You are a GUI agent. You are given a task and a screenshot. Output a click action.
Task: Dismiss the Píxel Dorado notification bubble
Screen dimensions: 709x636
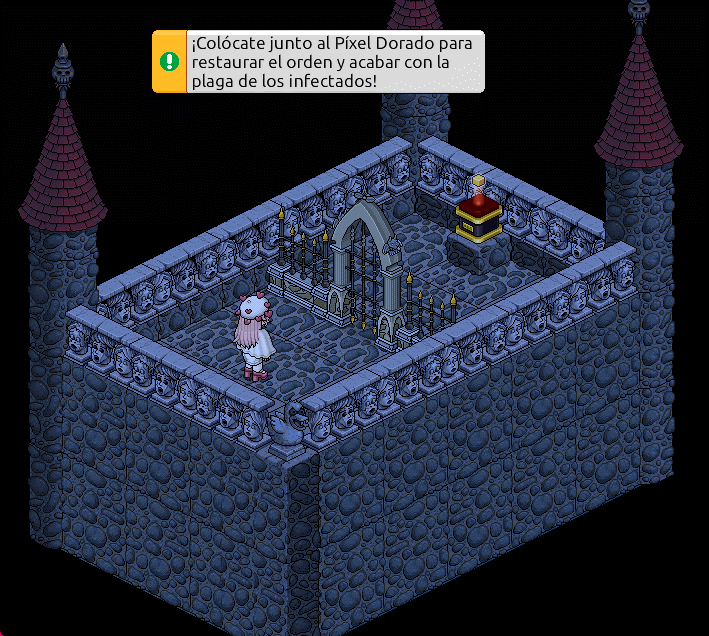tap(318, 61)
